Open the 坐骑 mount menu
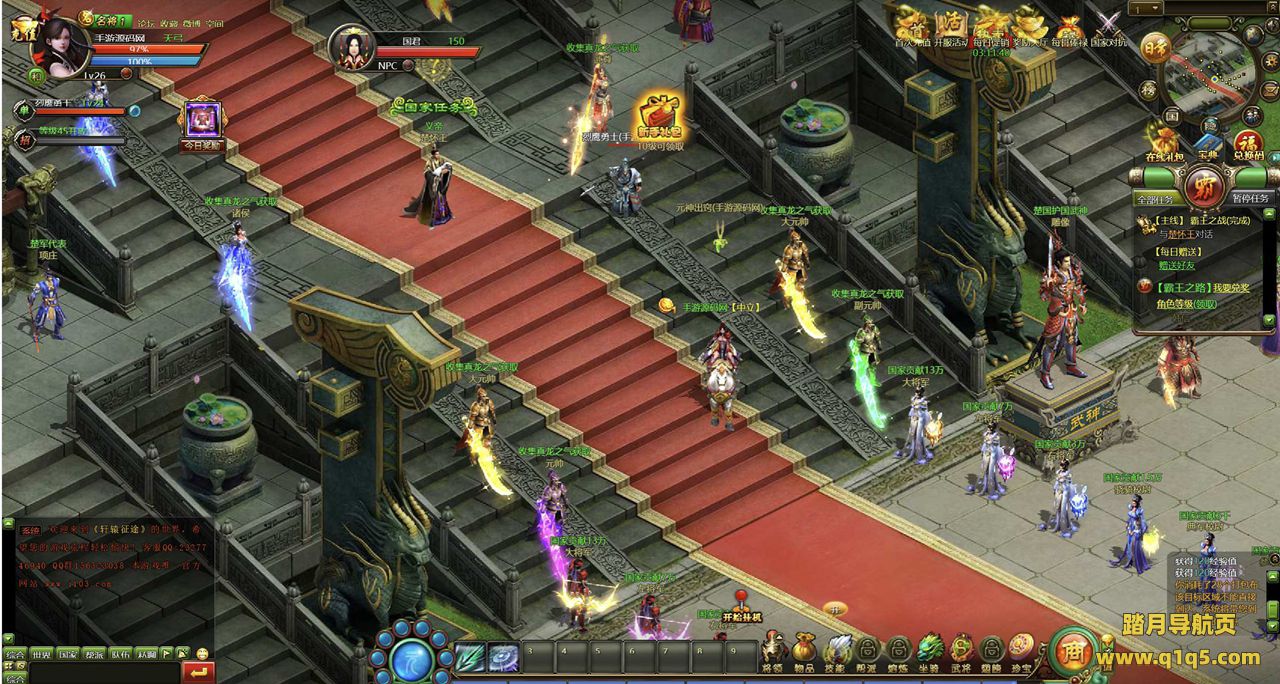 [x=929, y=649]
